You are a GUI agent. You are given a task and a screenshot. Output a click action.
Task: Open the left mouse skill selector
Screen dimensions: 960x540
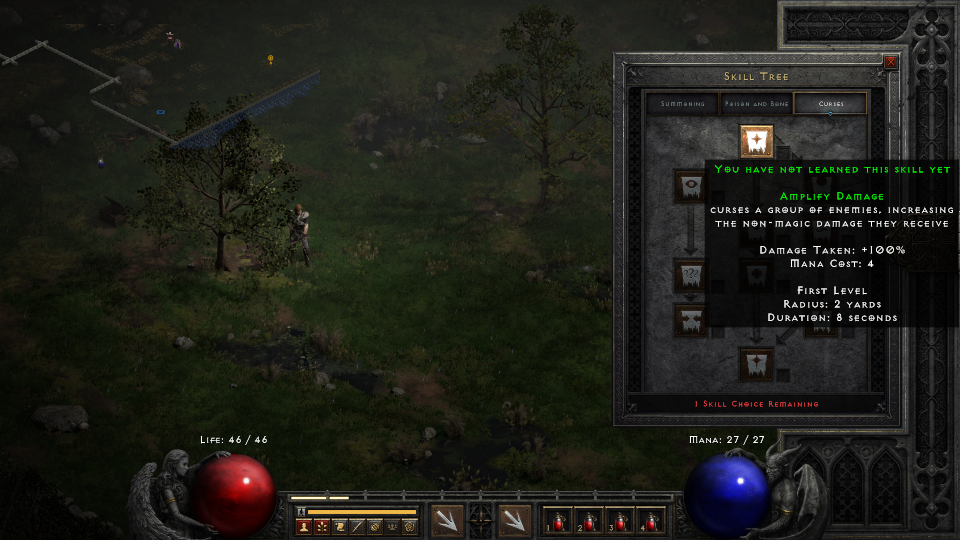pyautogui.click(x=446, y=519)
